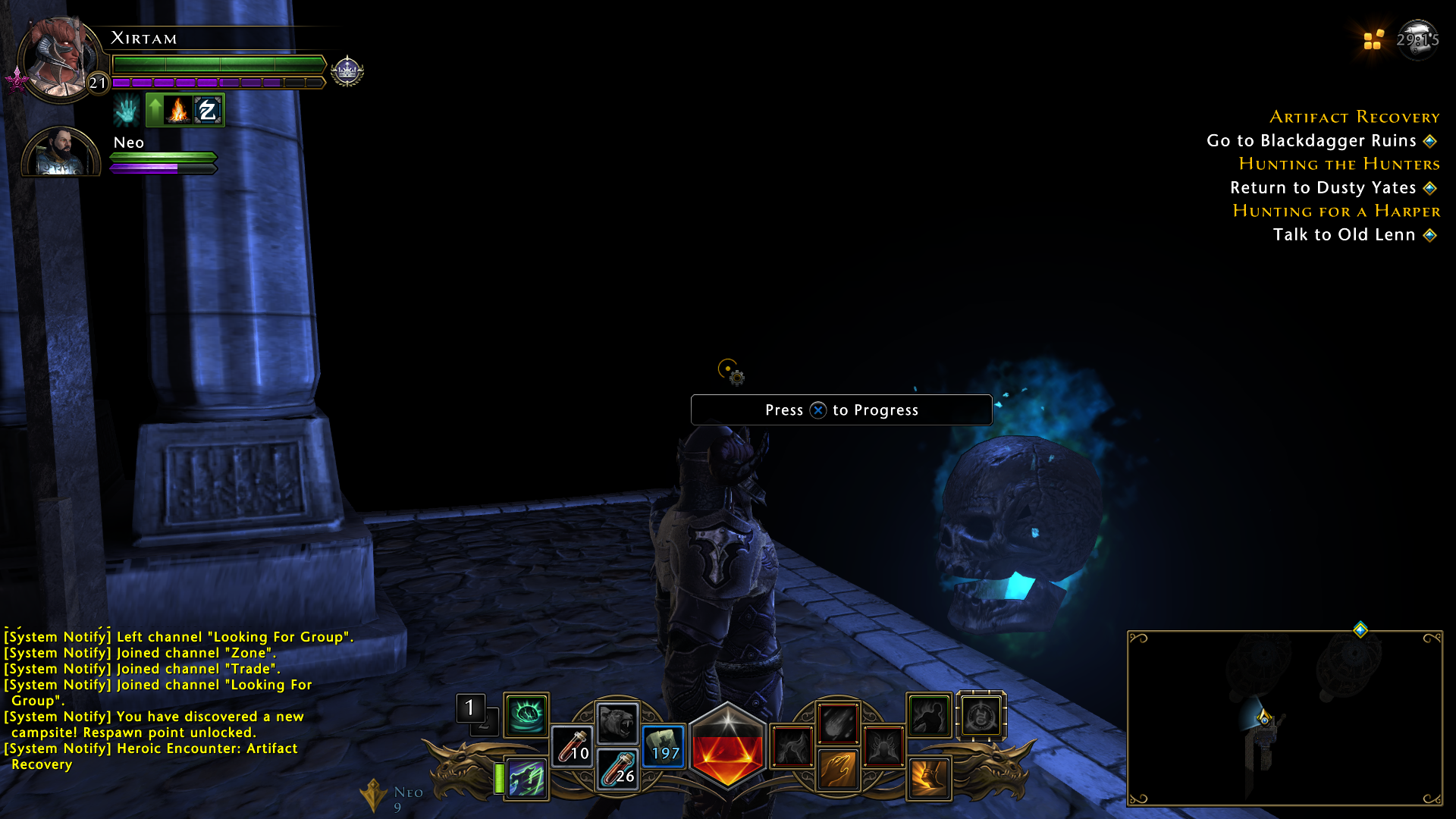Use the health potion stack showing 10

(574, 745)
